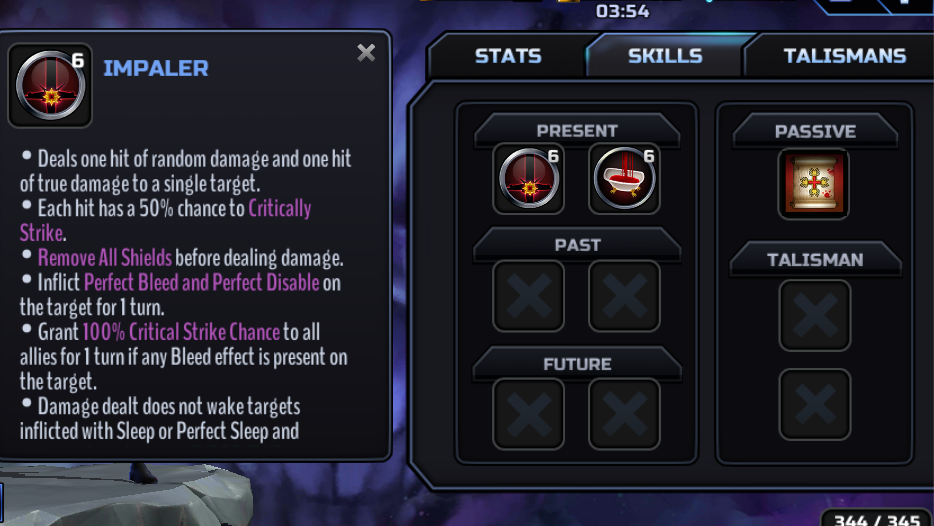Open the Talismans tab
934x526 pixels.
pyautogui.click(x=844, y=56)
